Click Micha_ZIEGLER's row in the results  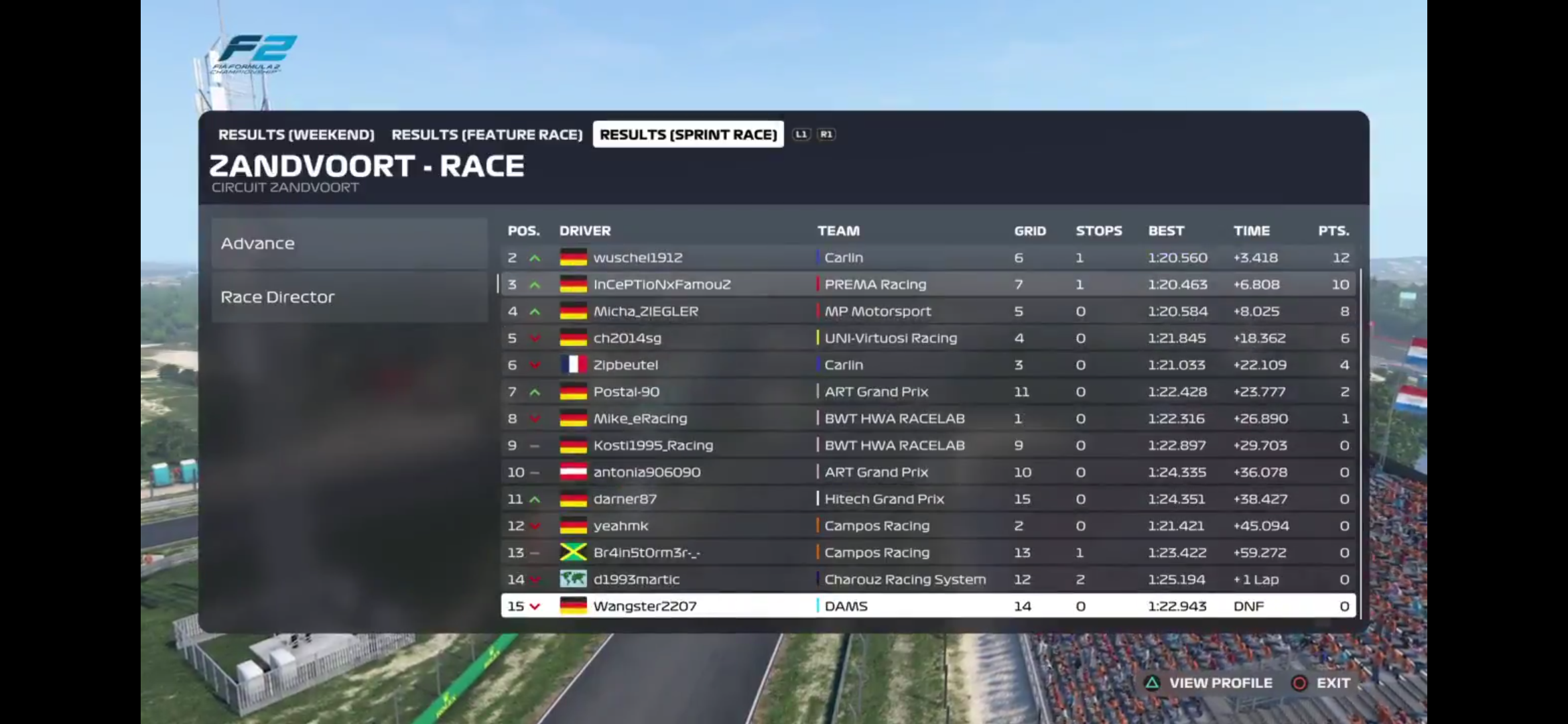tap(928, 312)
